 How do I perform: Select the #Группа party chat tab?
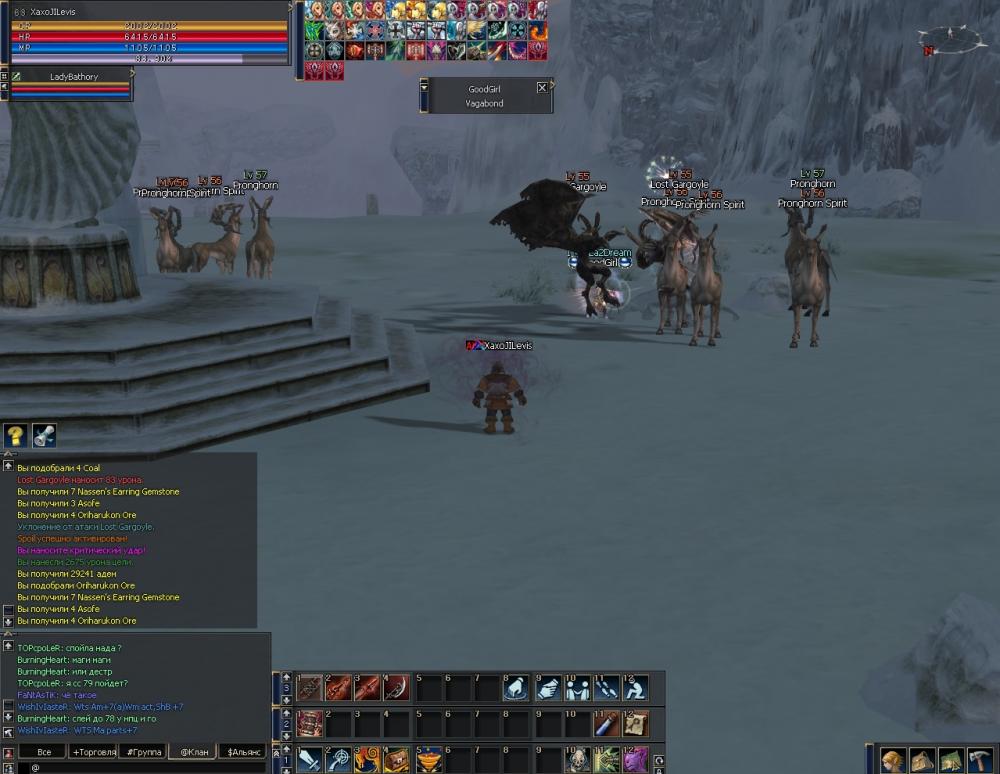(143, 752)
